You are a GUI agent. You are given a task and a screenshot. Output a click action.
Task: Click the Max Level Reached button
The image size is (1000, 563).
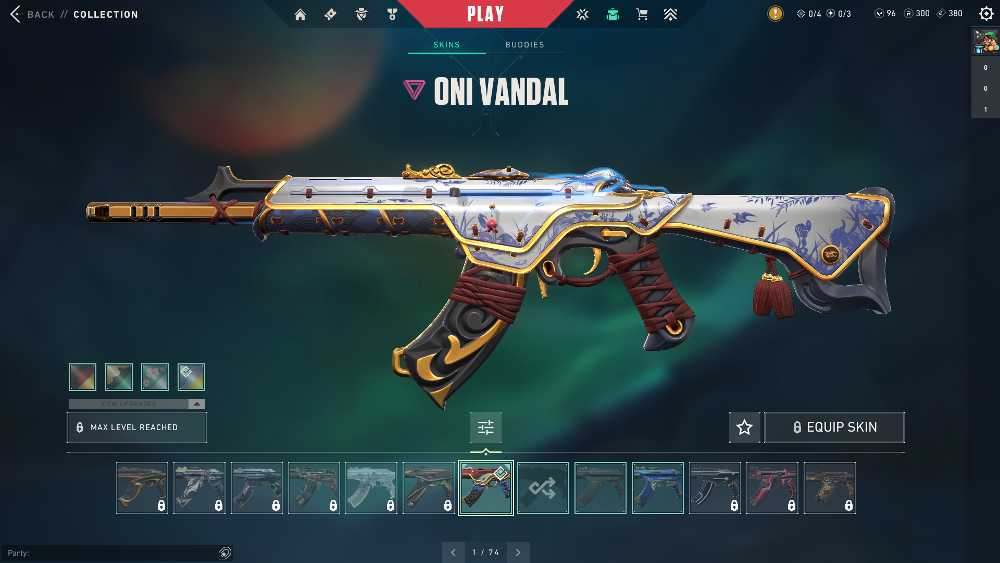coord(137,427)
